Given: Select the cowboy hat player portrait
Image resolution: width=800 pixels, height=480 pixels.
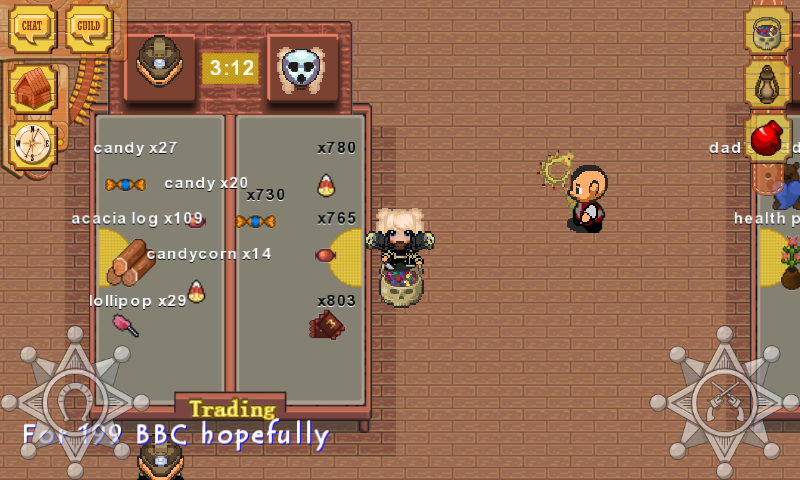Looking at the screenshot, I should tap(159, 64).
